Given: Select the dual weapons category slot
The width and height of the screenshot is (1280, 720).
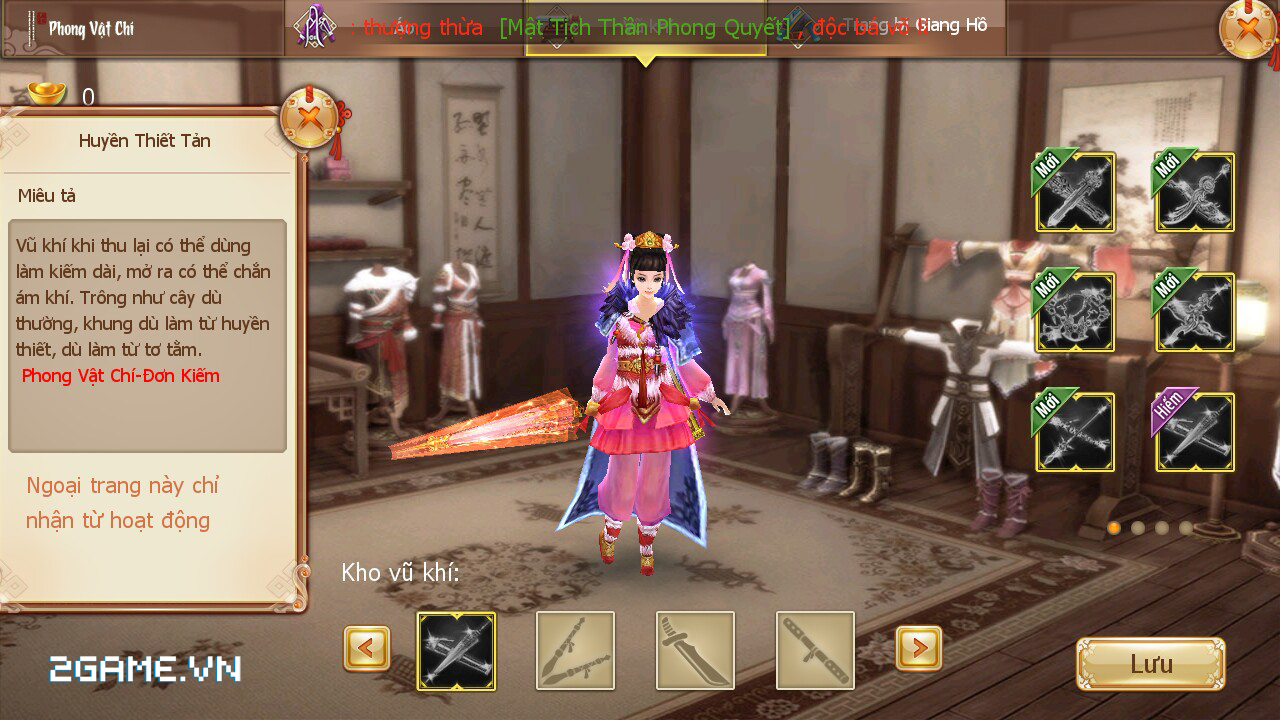Looking at the screenshot, I should [576, 650].
